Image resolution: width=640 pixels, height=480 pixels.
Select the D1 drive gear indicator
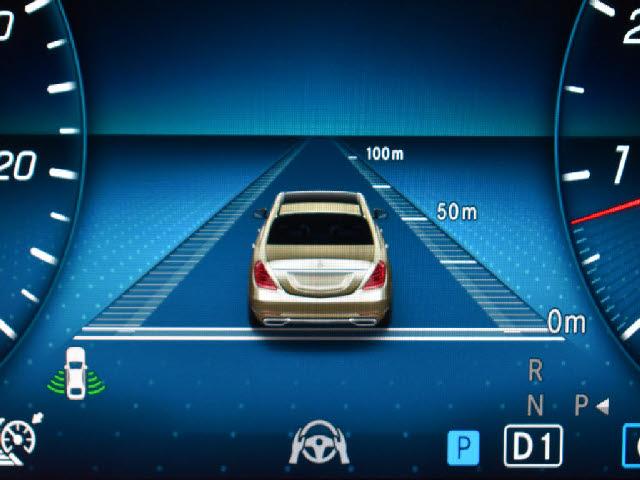(532, 446)
